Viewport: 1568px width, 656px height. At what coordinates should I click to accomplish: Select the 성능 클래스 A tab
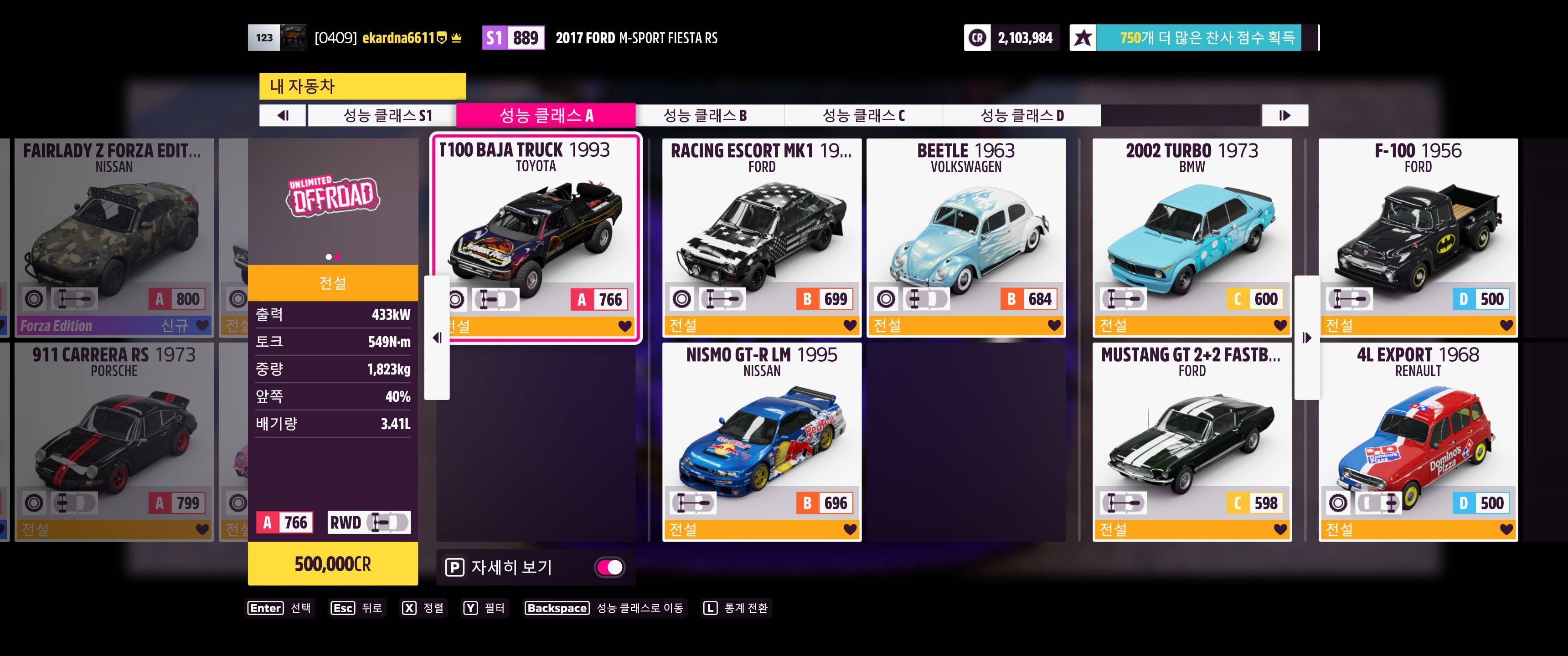(x=546, y=116)
